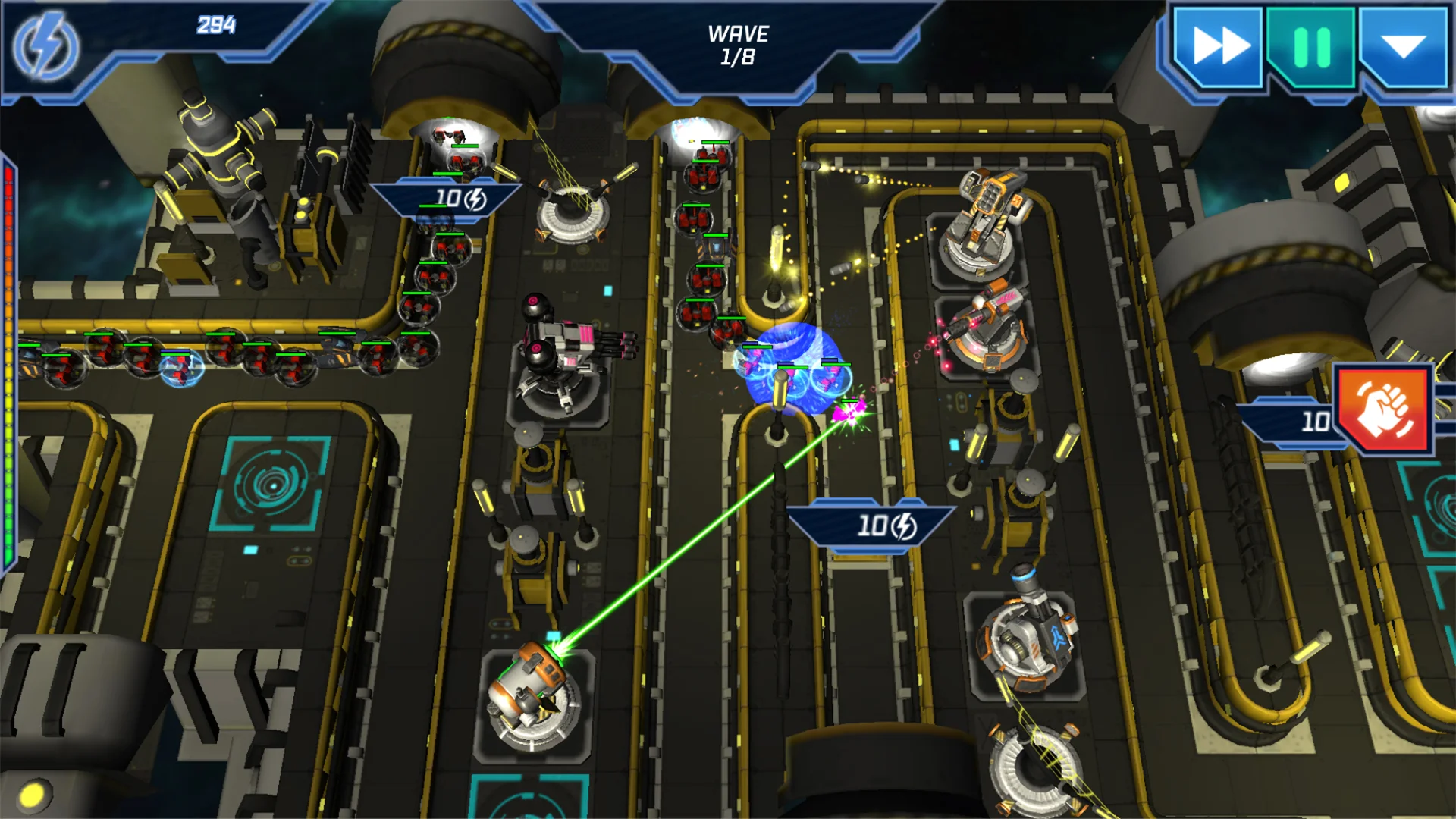Pause the game with the green button
1456x819 pixels.
(1312, 47)
